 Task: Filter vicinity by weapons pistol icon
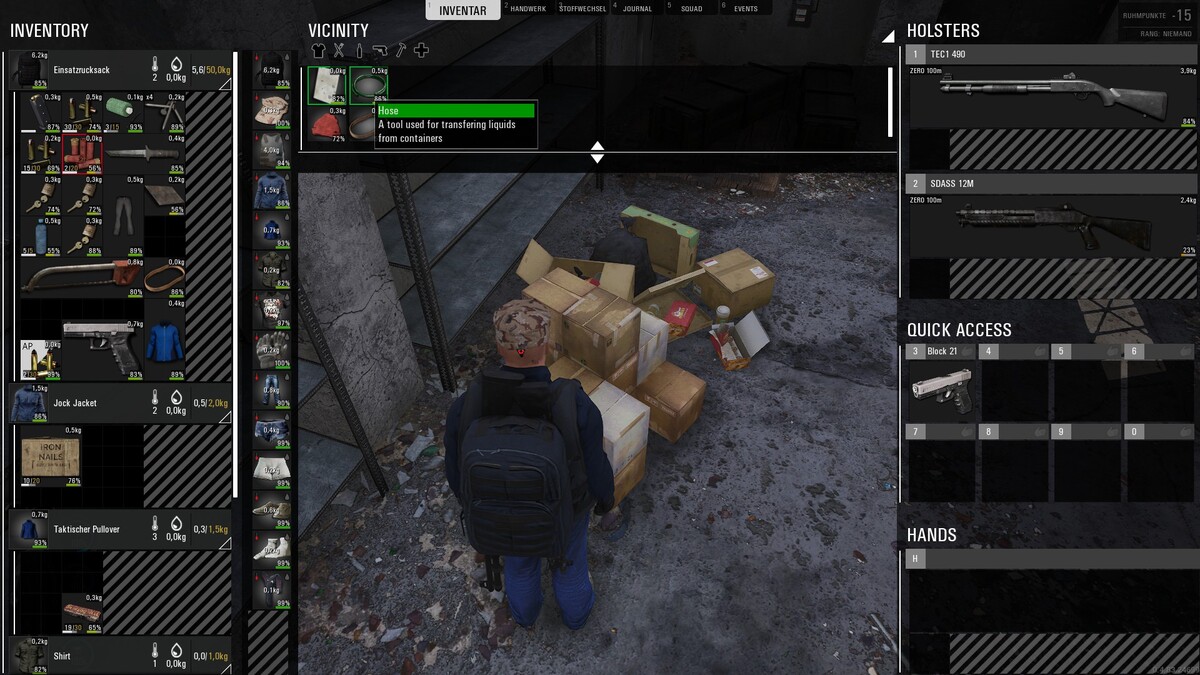tap(380, 50)
